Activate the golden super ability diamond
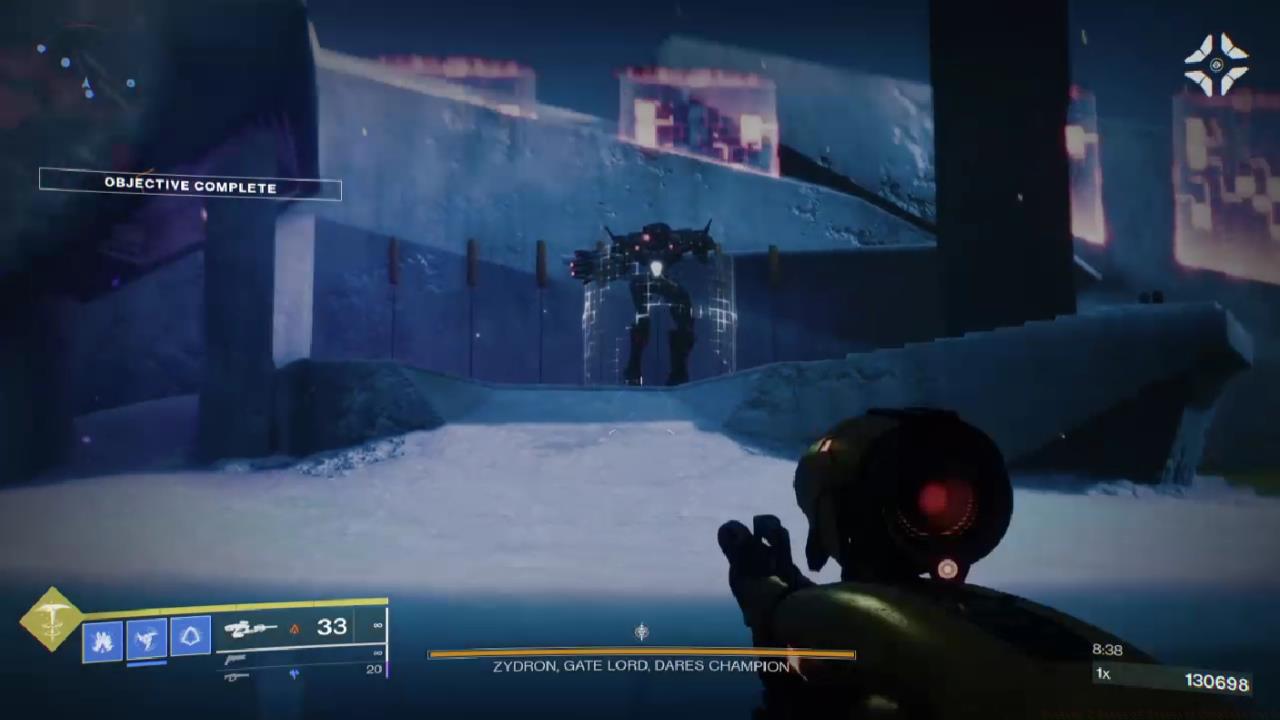 coord(51,620)
